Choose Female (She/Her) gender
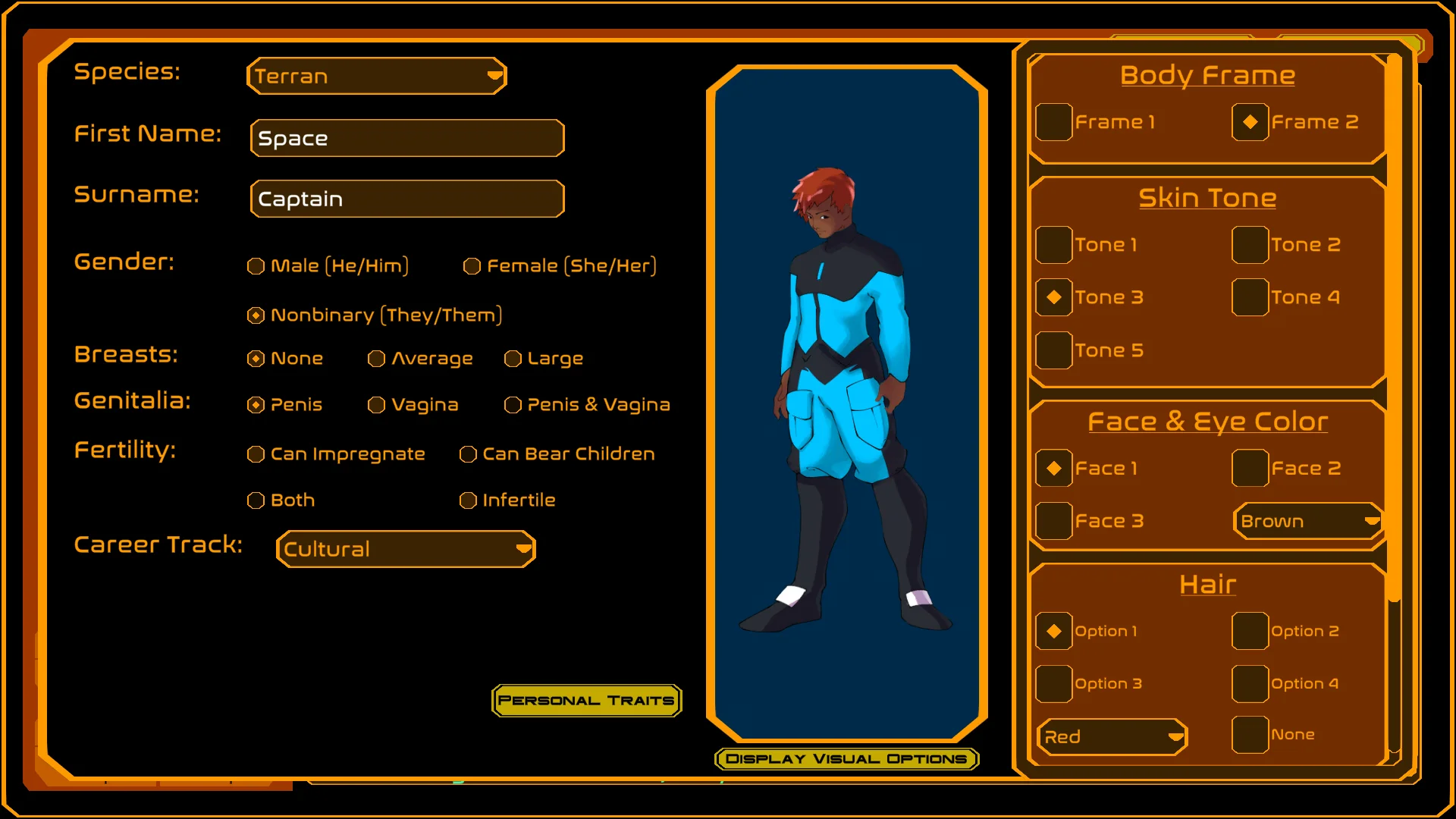Image resolution: width=1456 pixels, height=819 pixels. tap(472, 266)
